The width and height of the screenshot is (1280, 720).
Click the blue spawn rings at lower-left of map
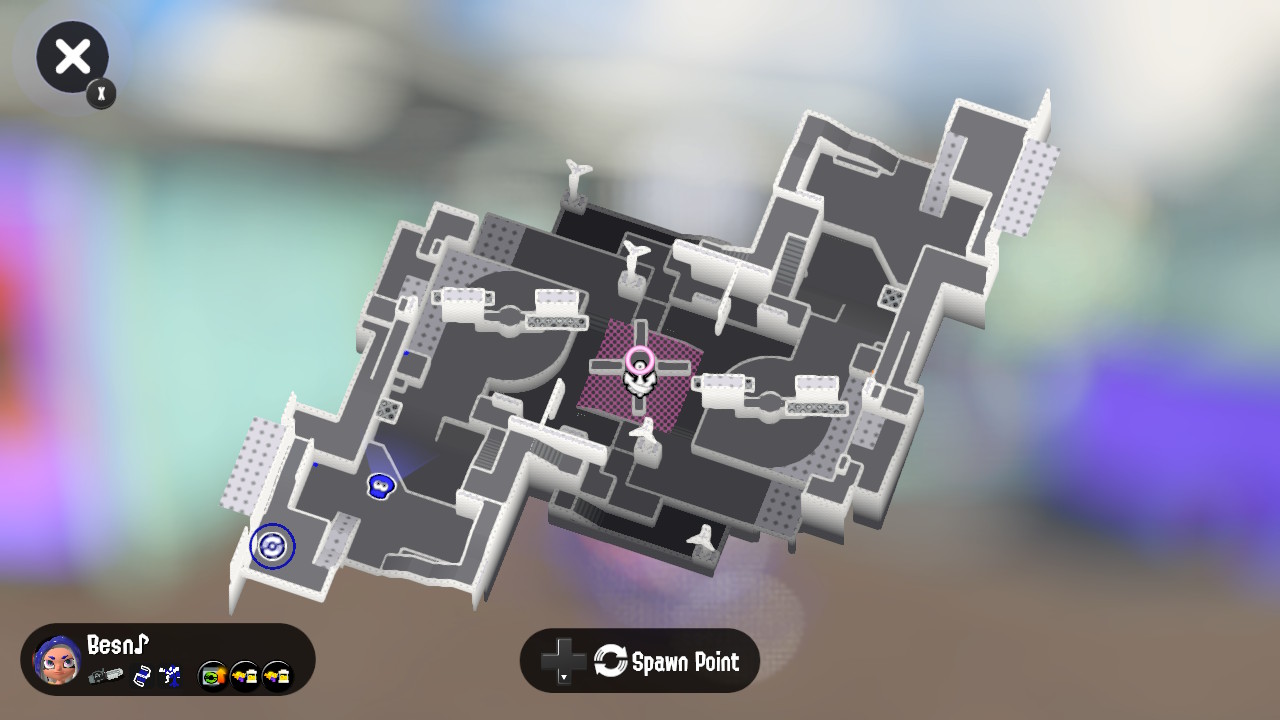(x=271, y=546)
